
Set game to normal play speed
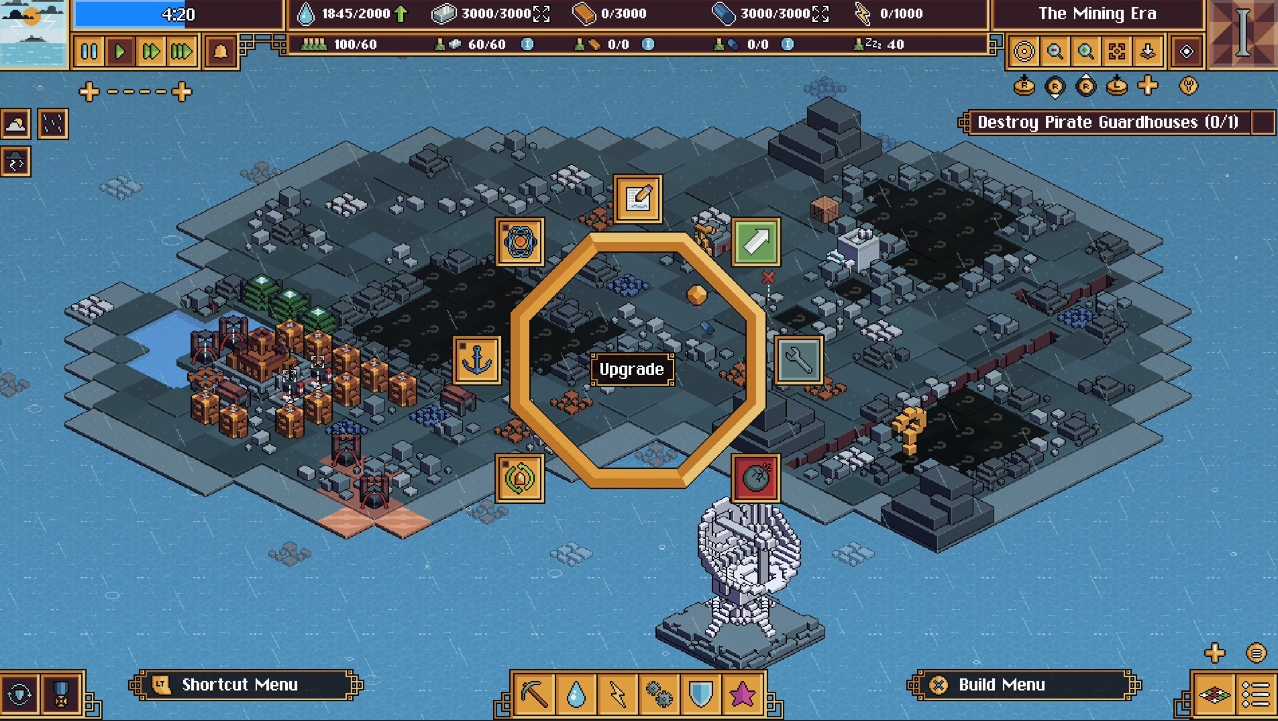(x=120, y=51)
